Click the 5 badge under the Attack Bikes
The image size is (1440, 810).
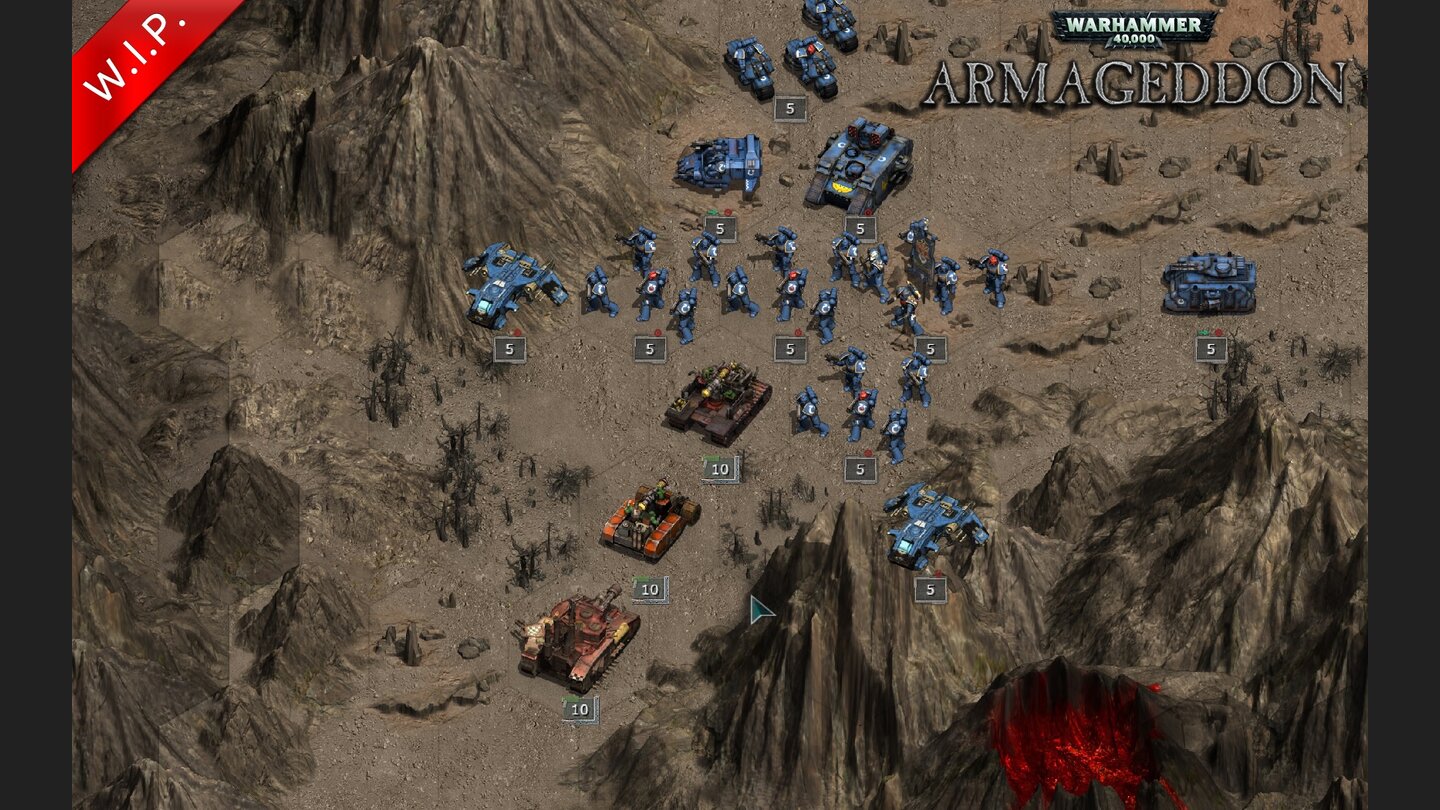pyautogui.click(x=790, y=104)
